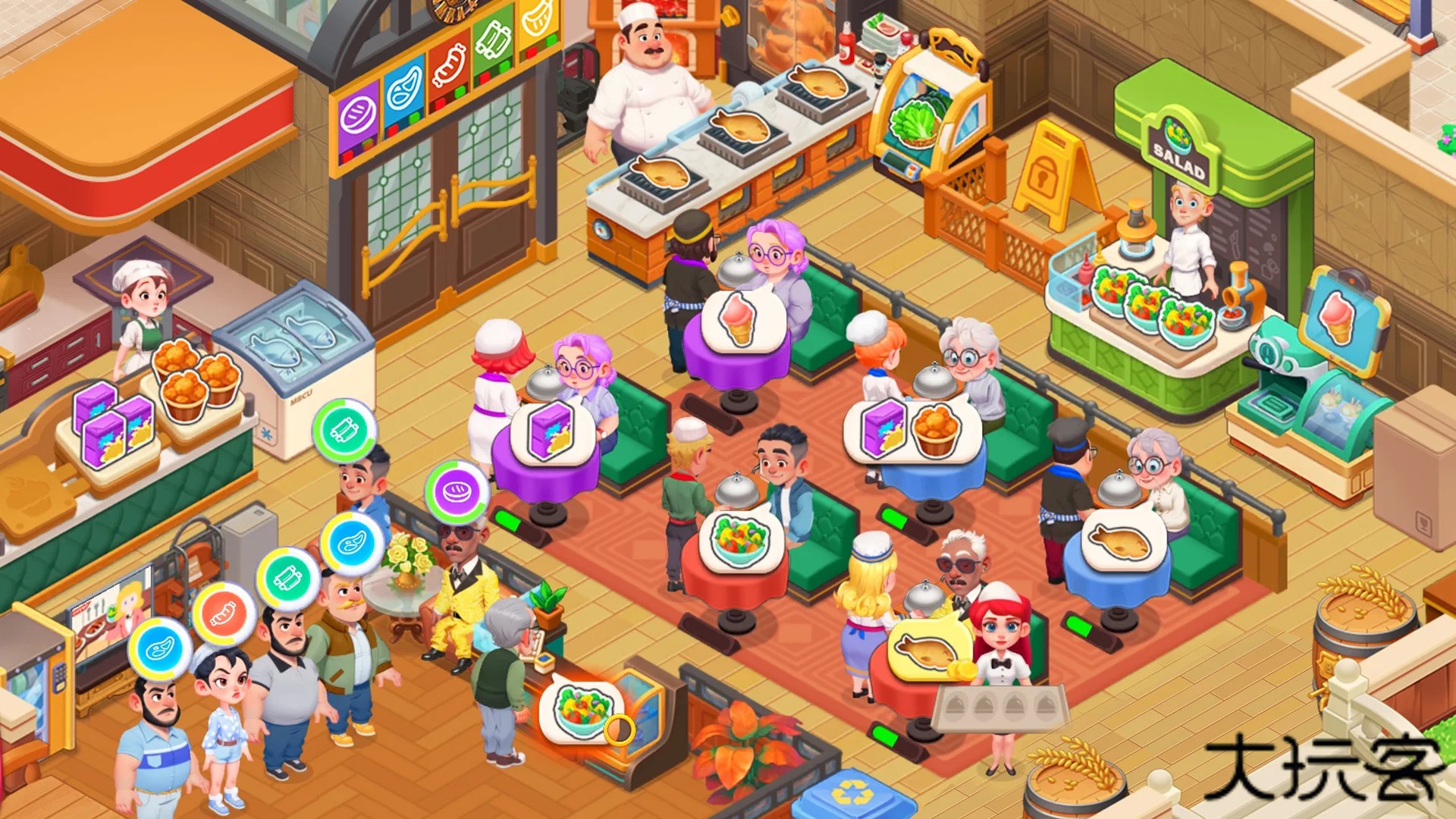Choose the purple box and fried chicken order
Image resolution: width=1456 pixels, height=819 pixels.
coord(911,430)
